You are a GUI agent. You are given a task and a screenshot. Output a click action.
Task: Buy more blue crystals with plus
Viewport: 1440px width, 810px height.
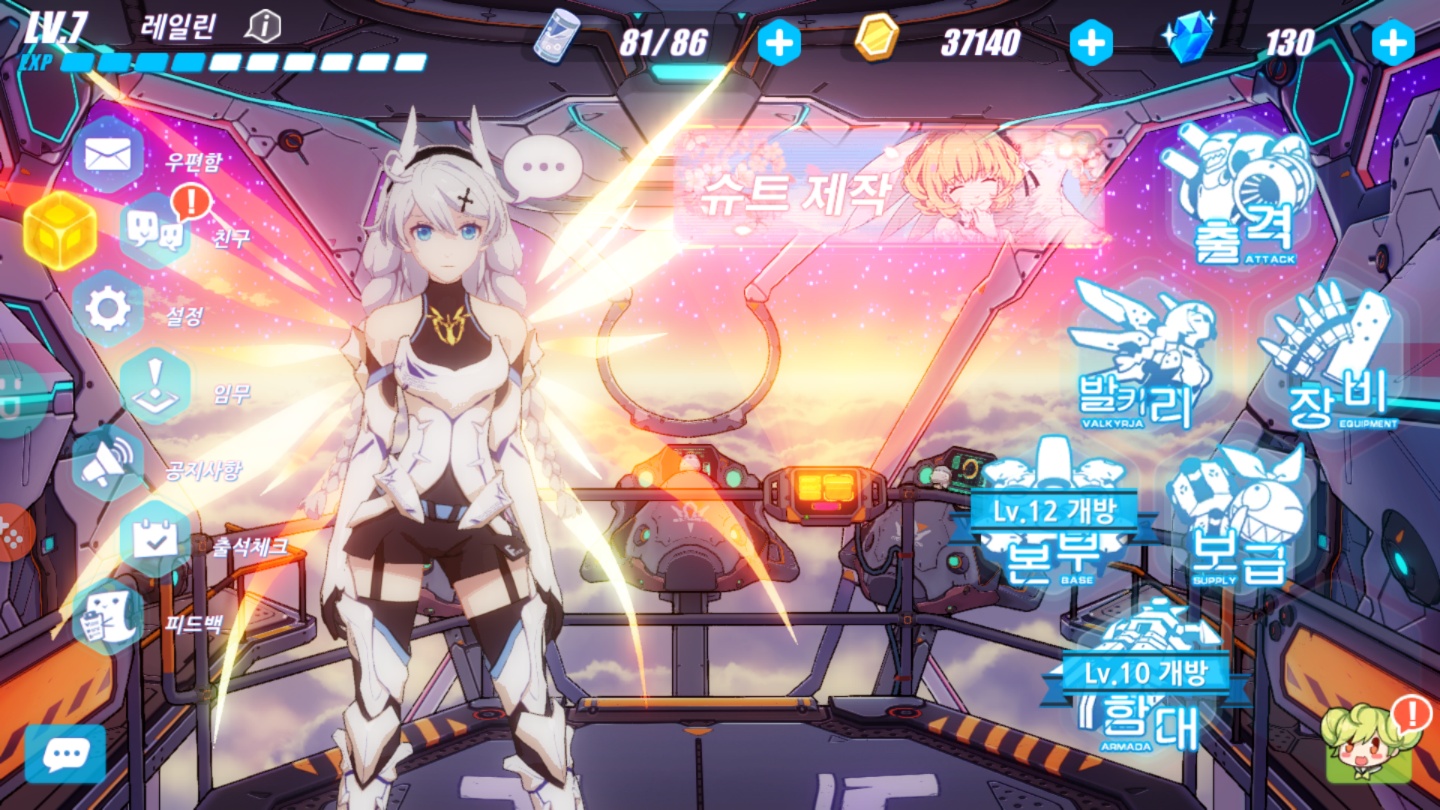point(1392,42)
